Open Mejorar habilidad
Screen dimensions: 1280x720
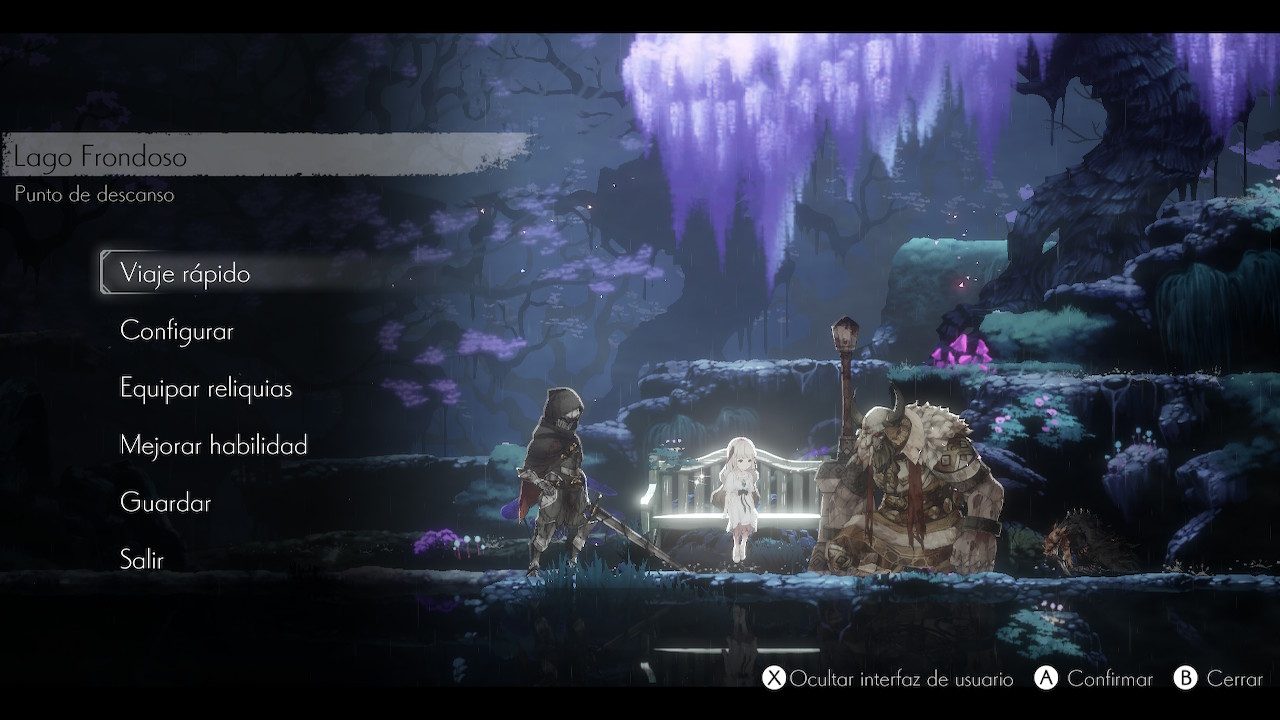[x=213, y=445]
